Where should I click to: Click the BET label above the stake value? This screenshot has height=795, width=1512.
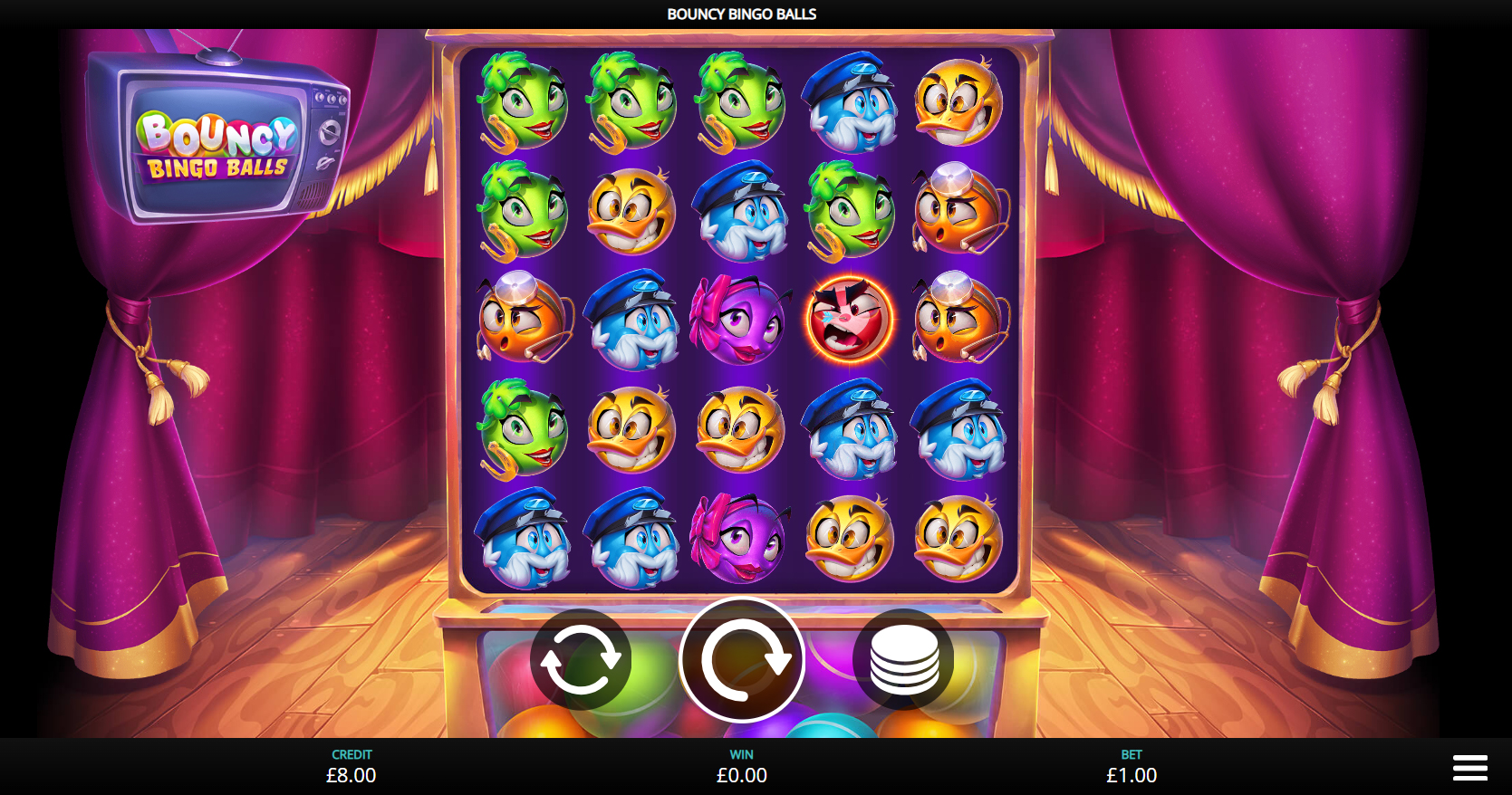[x=1130, y=753]
